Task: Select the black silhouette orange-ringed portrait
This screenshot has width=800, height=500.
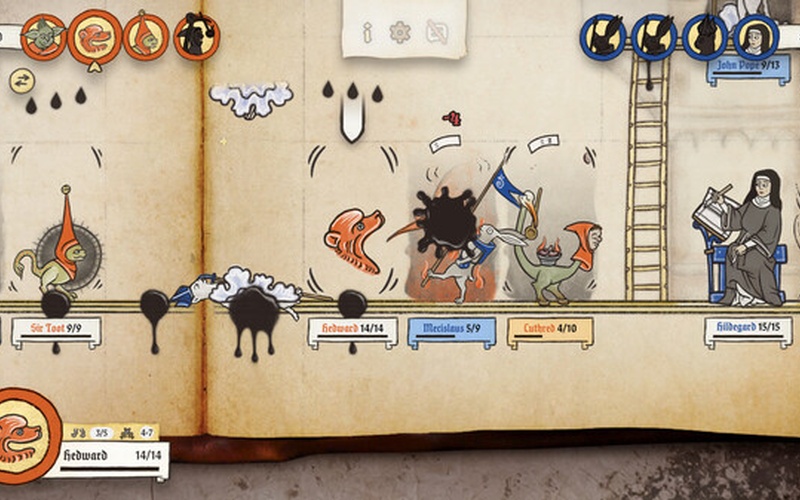Action: pos(196,36)
